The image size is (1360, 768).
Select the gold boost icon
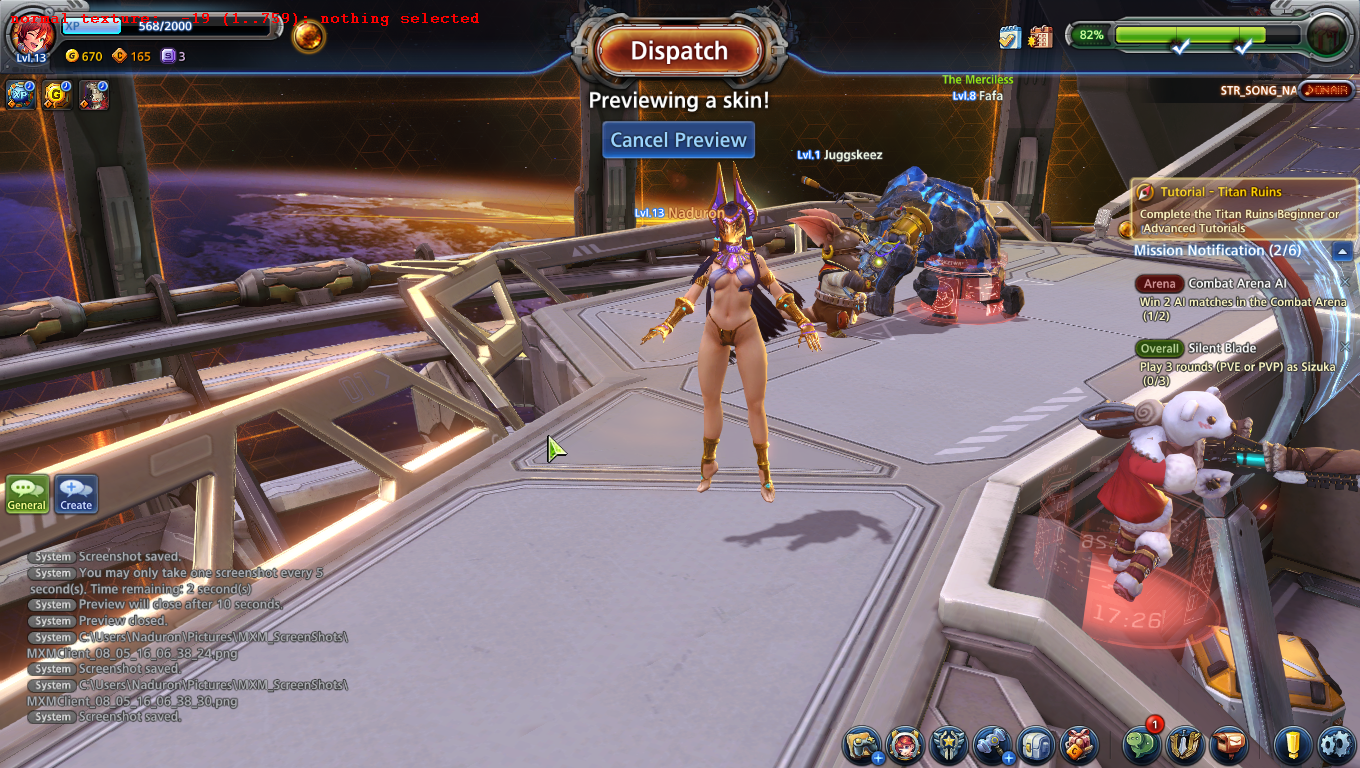pos(57,95)
